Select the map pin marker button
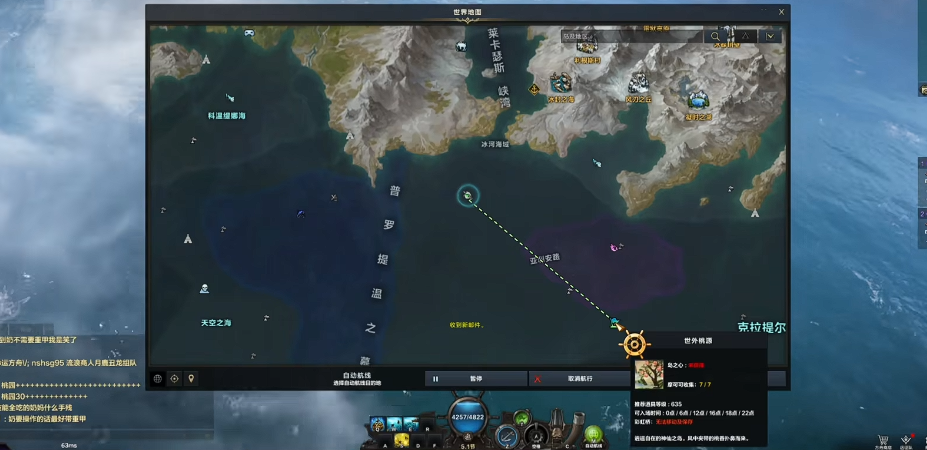The image size is (927, 450). coord(191,379)
